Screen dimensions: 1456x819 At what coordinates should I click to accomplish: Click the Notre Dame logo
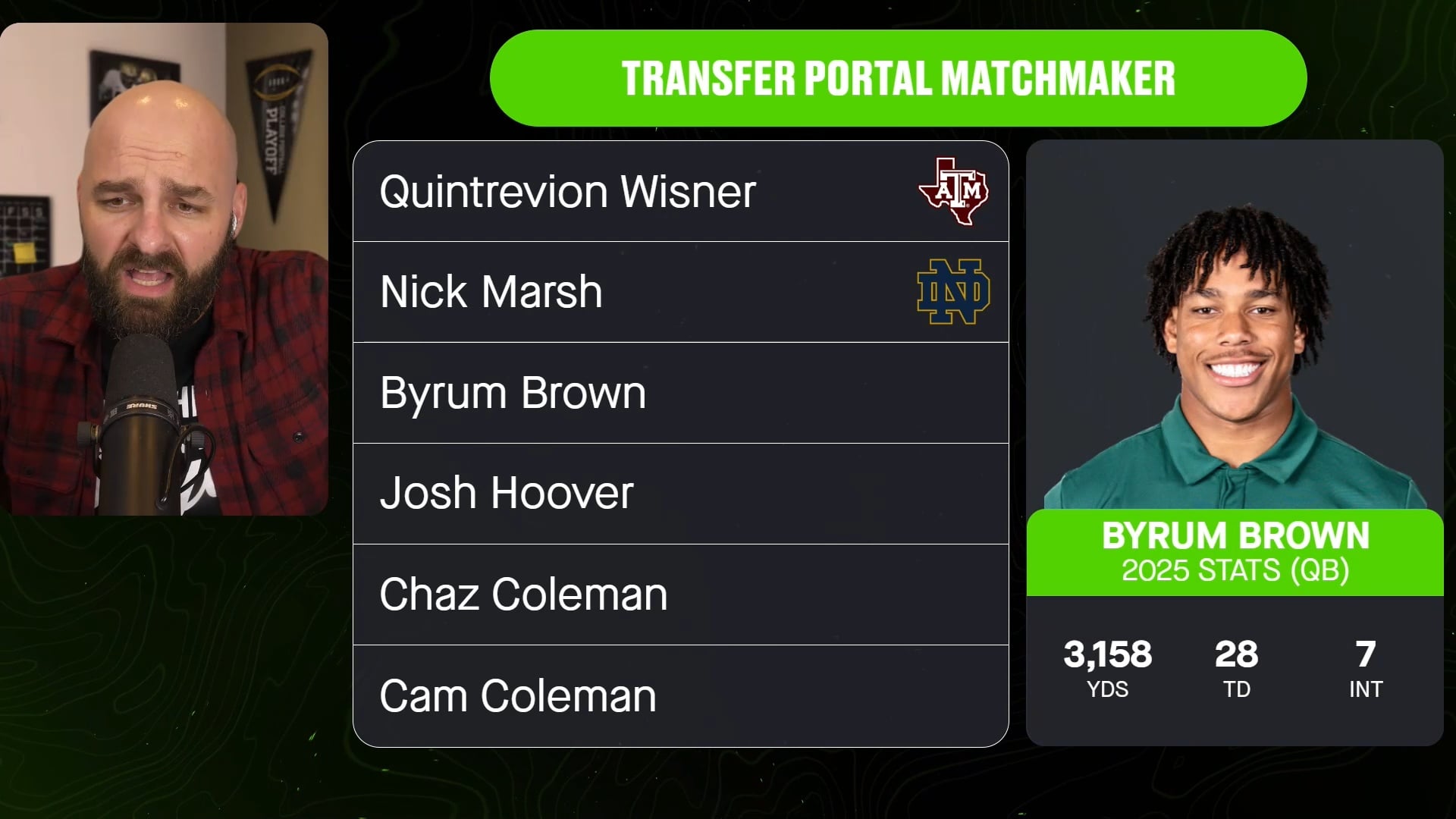[x=953, y=292]
